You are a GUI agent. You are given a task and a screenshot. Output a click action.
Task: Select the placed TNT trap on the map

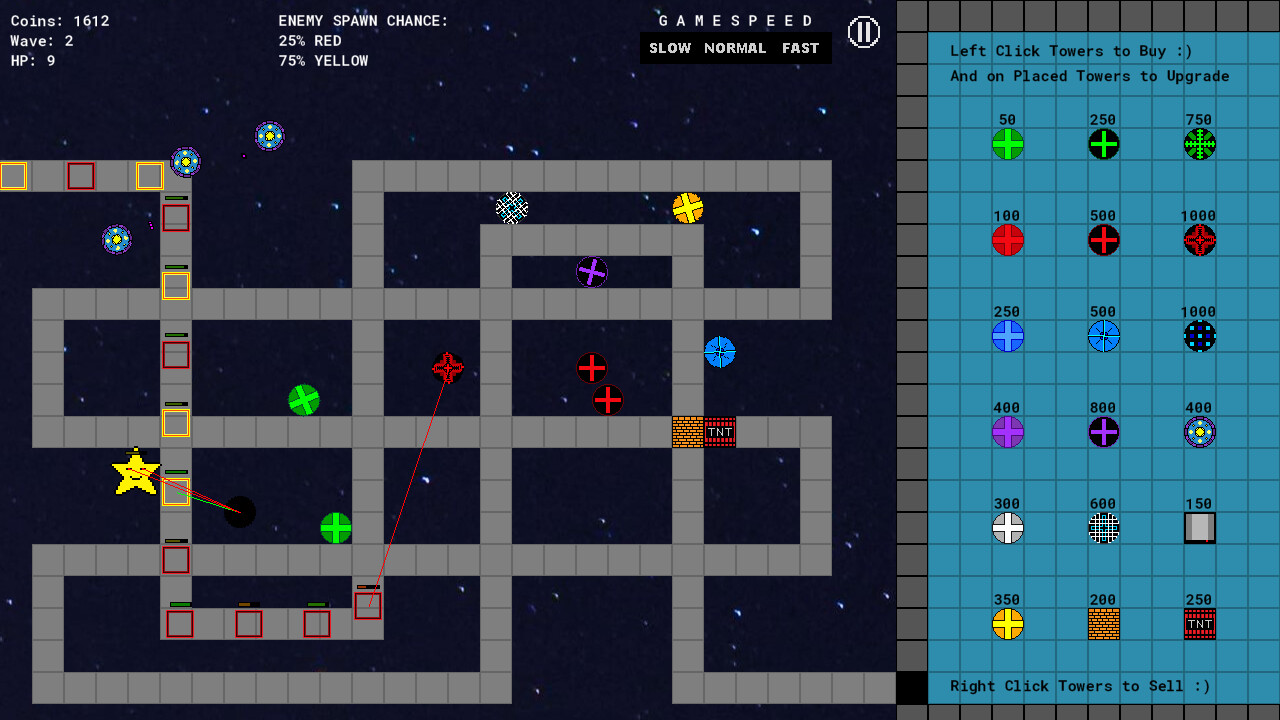722,431
